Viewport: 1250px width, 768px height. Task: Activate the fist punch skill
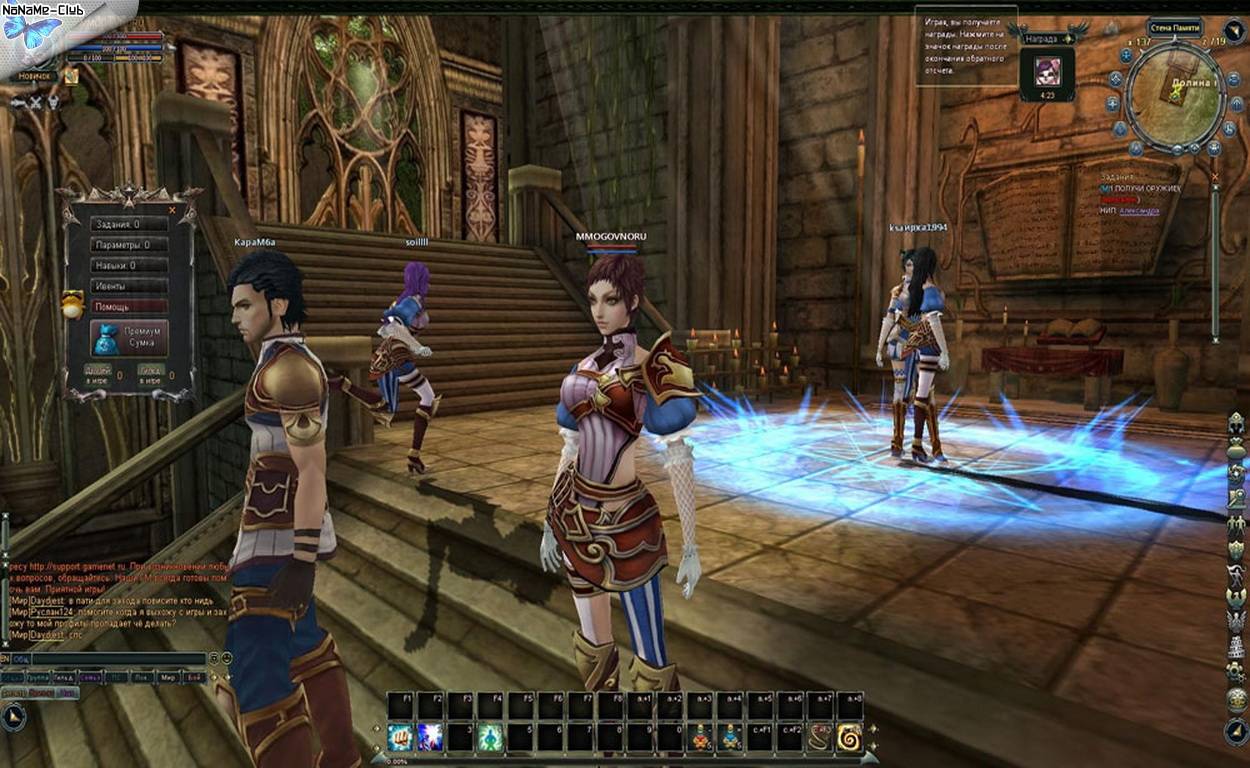(401, 738)
